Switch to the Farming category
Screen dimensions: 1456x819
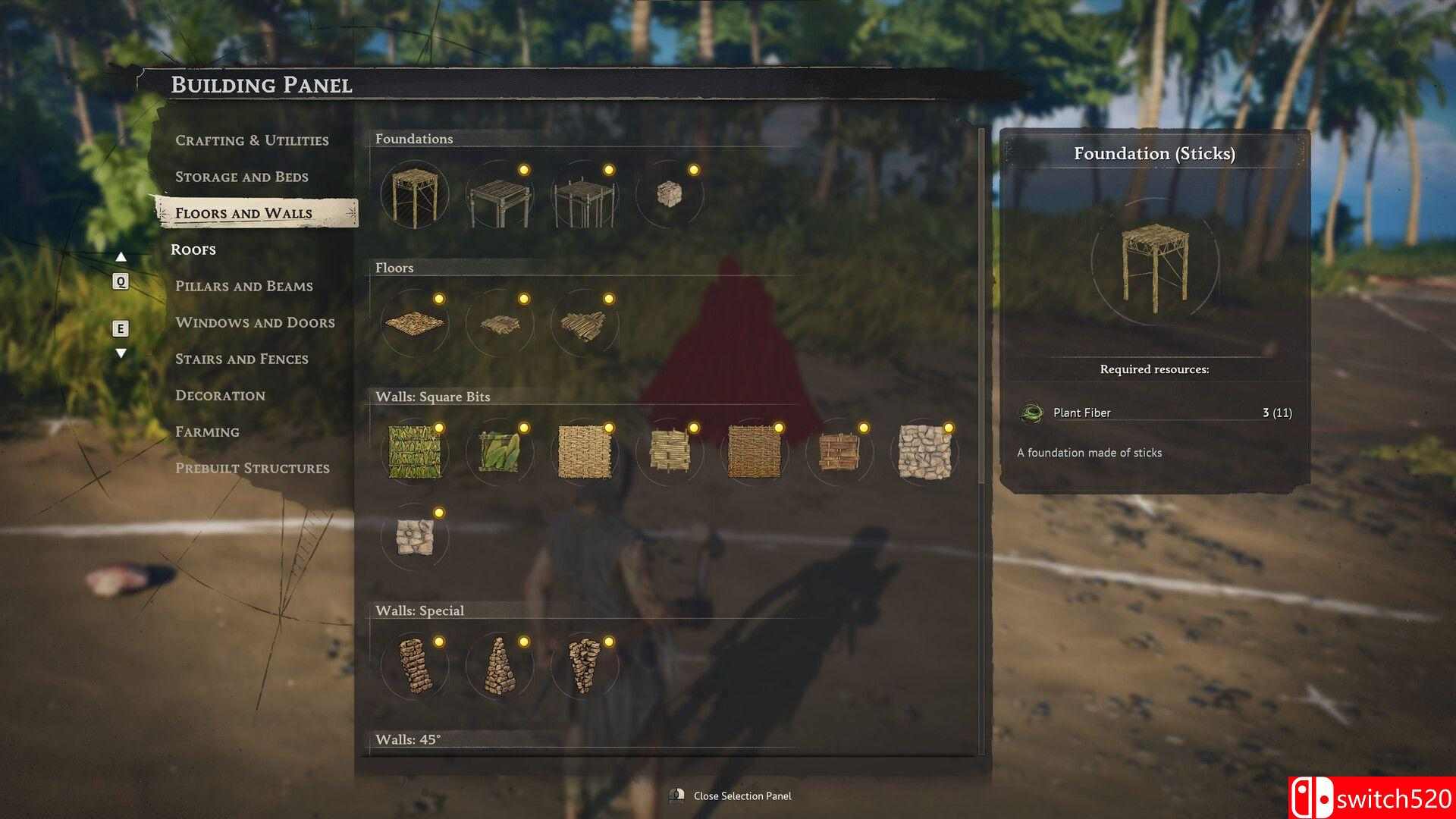pos(207,431)
